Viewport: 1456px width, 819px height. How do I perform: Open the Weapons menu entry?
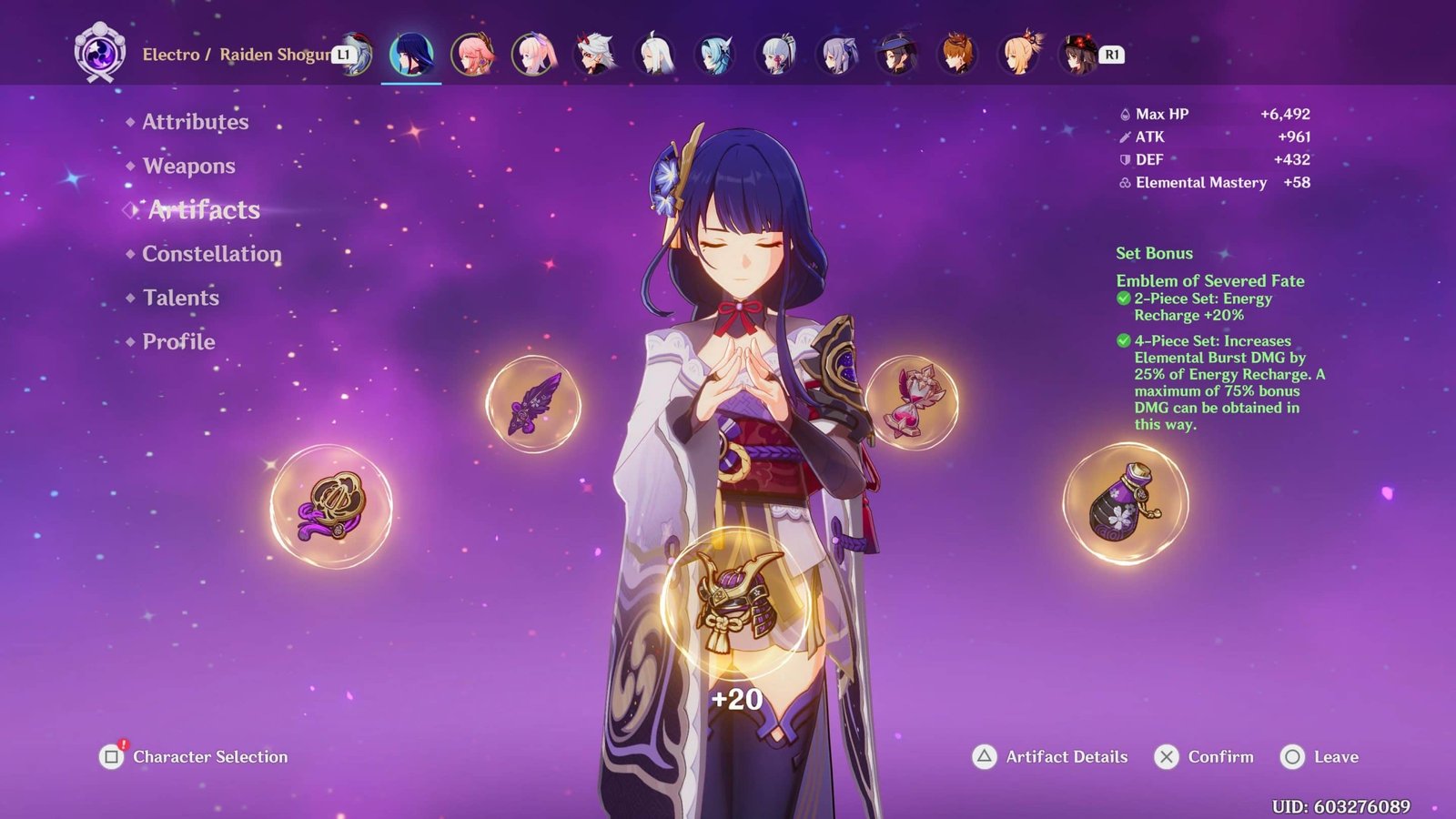click(x=188, y=166)
